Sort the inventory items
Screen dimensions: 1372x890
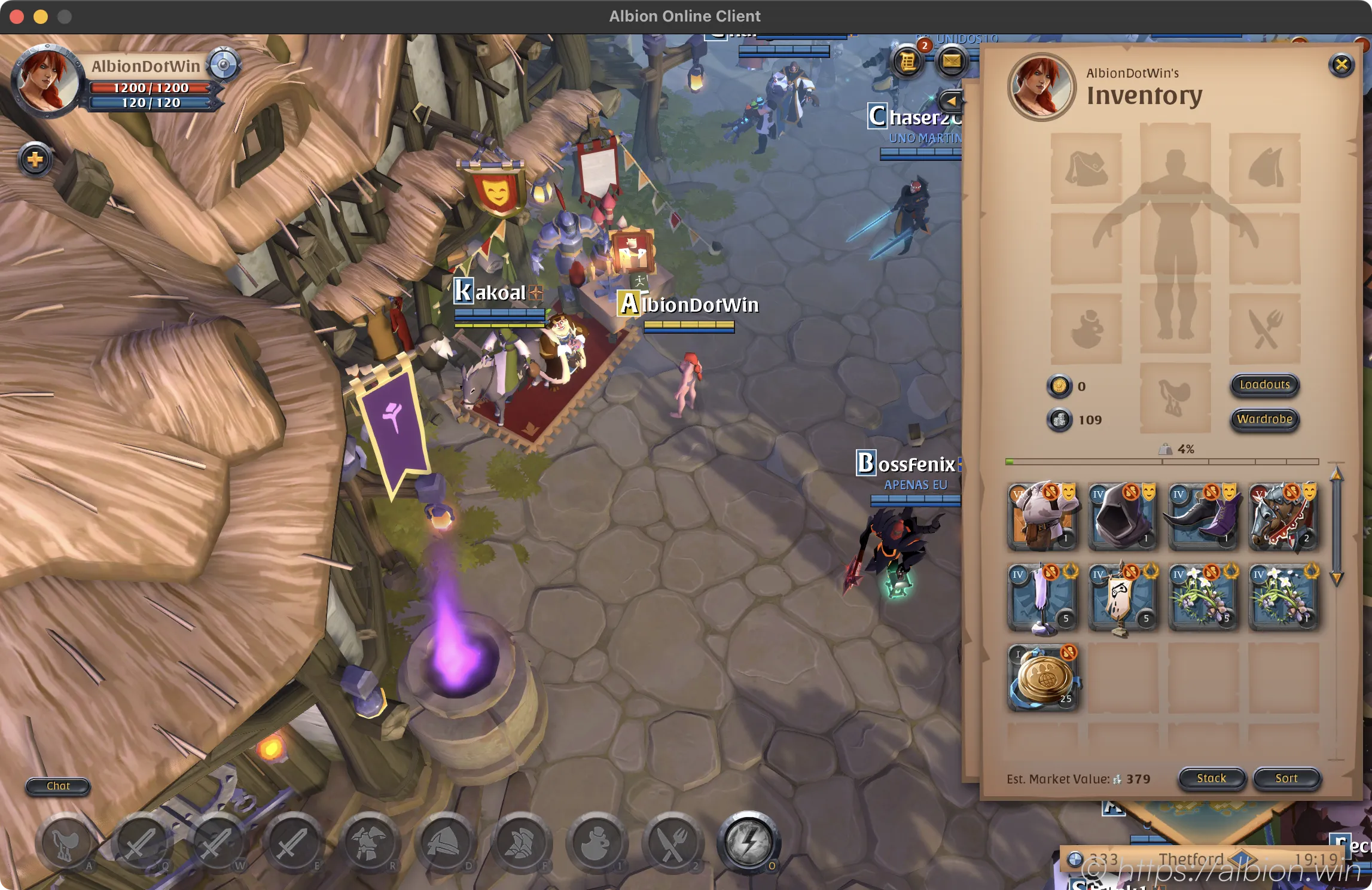pyautogui.click(x=1286, y=778)
